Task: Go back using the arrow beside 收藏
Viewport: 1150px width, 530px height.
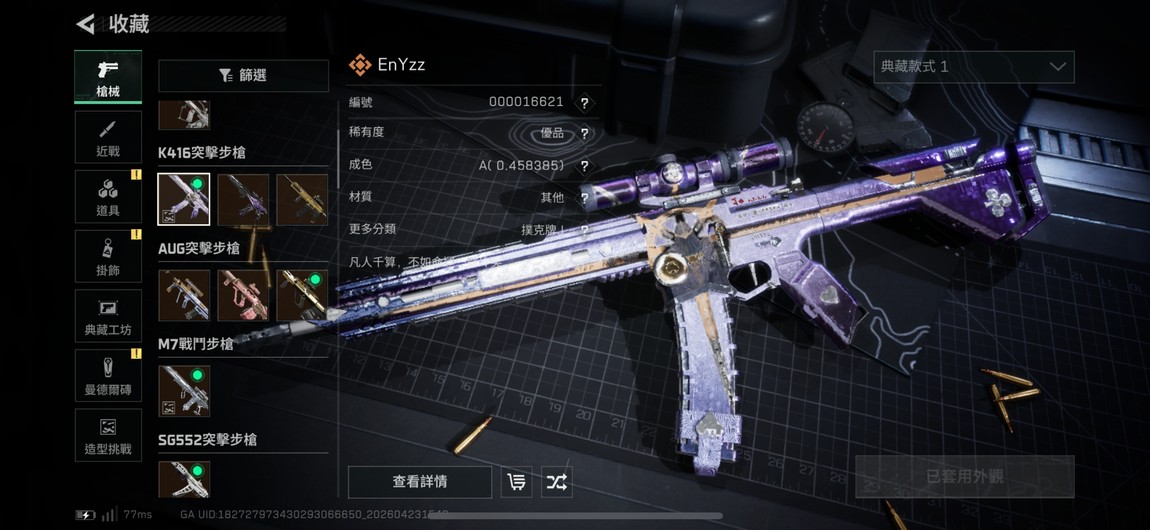Action: (86, 24)
